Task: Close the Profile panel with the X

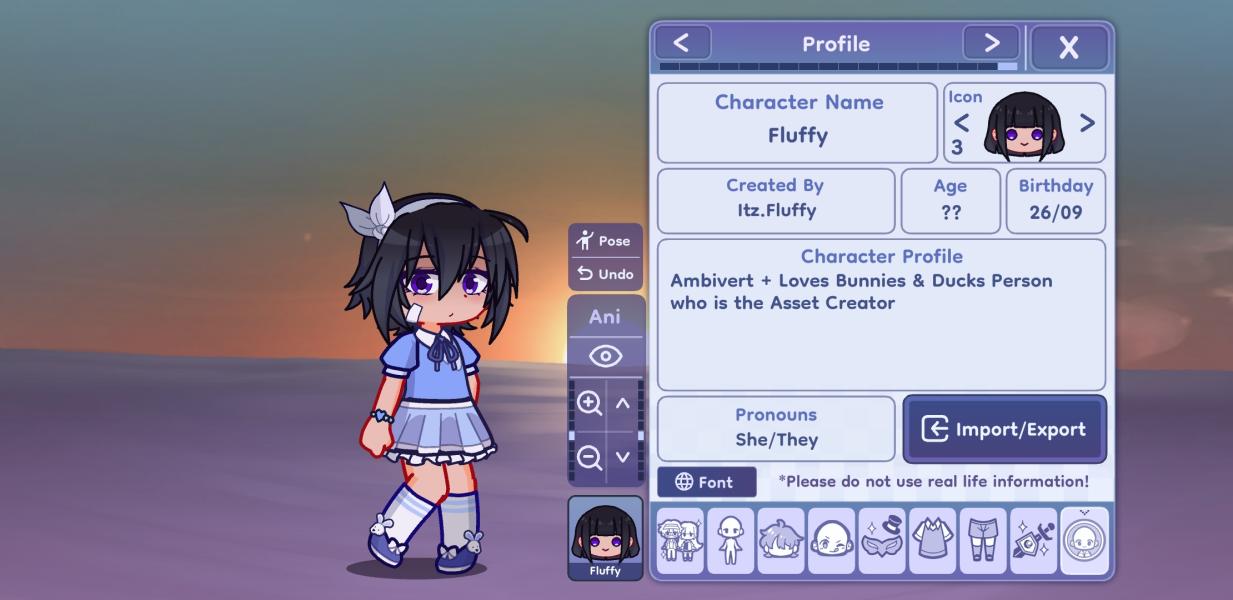Action: [1068, 47]
